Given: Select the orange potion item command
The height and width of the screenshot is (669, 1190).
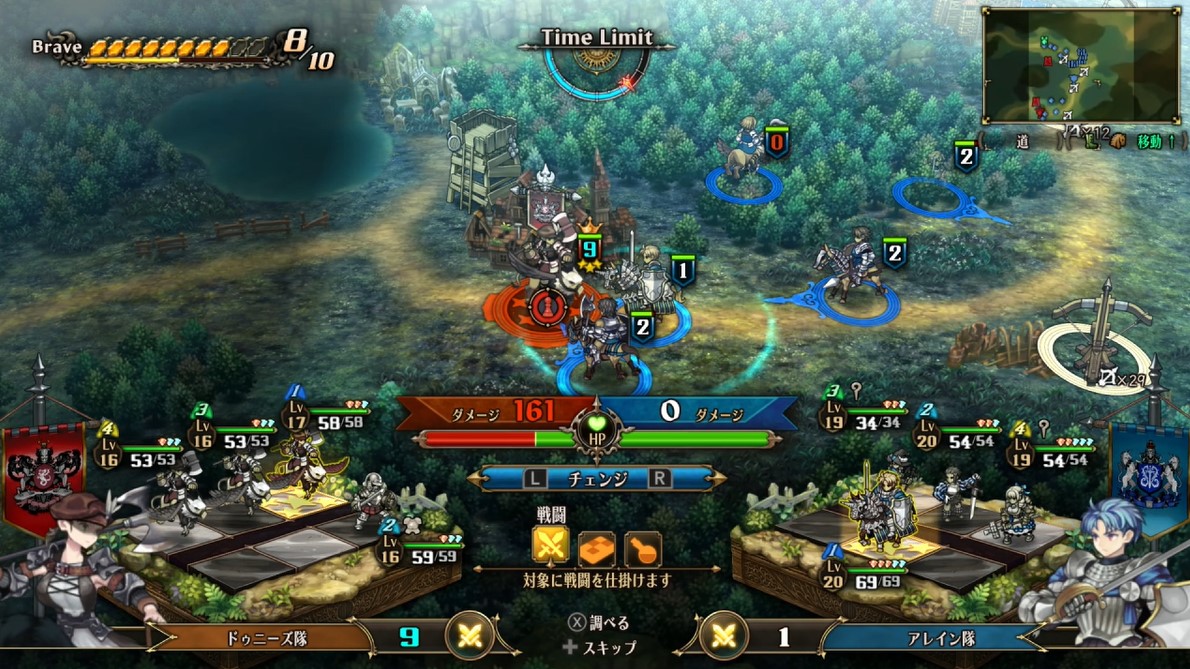Looking at the screenshot, I should pos(642,548).
